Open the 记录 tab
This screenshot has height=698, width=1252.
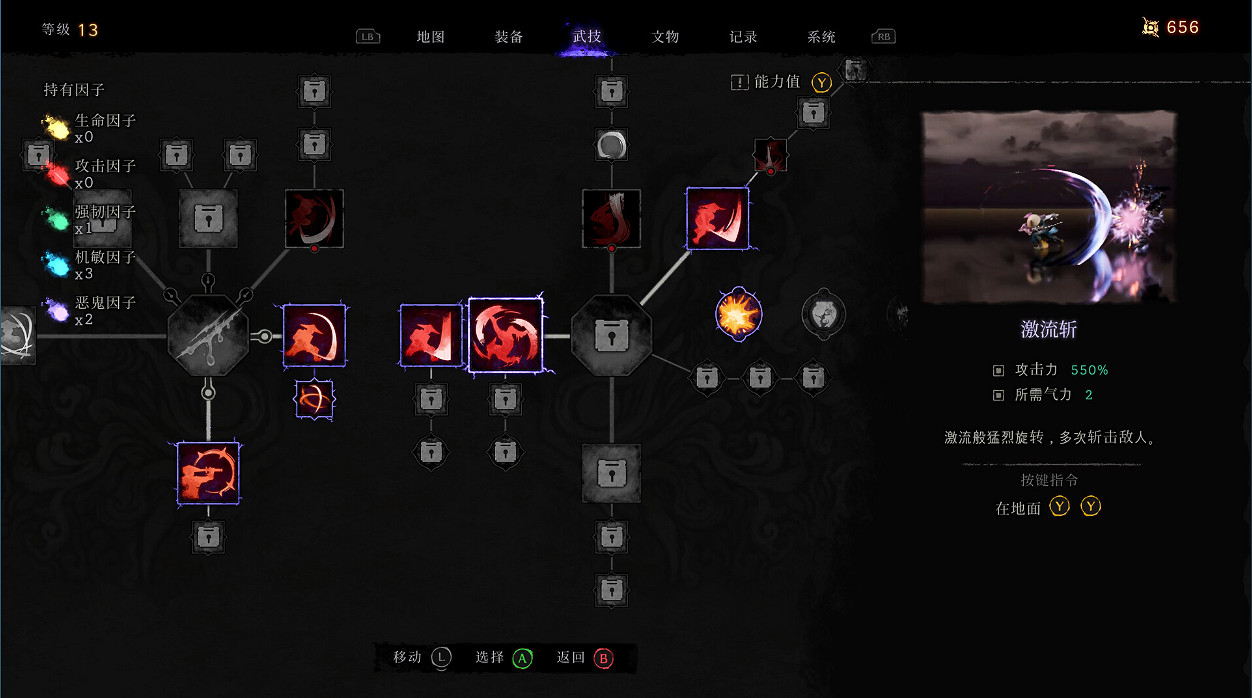coord(743,37)
